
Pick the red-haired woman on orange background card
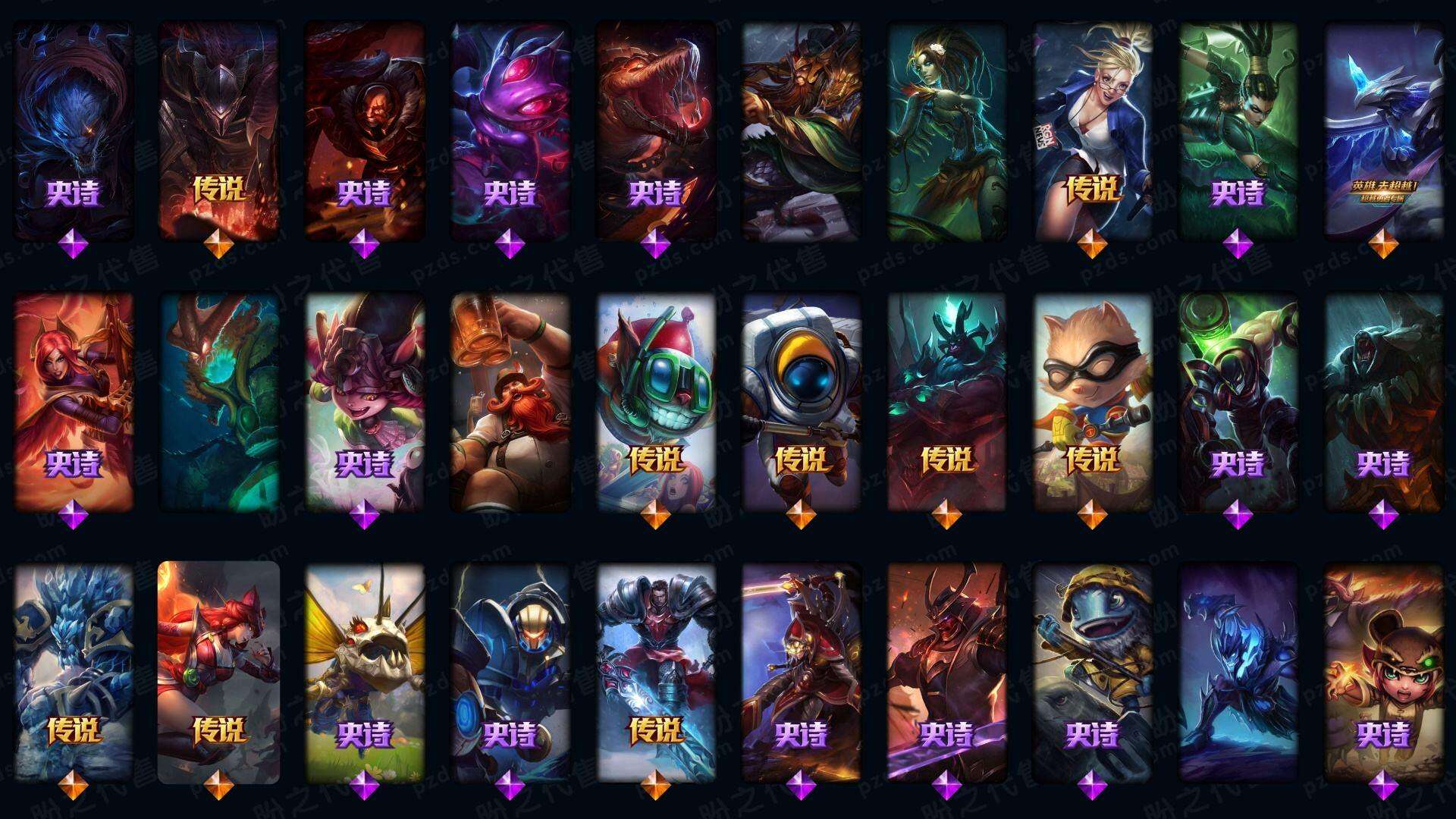[74, 402]
